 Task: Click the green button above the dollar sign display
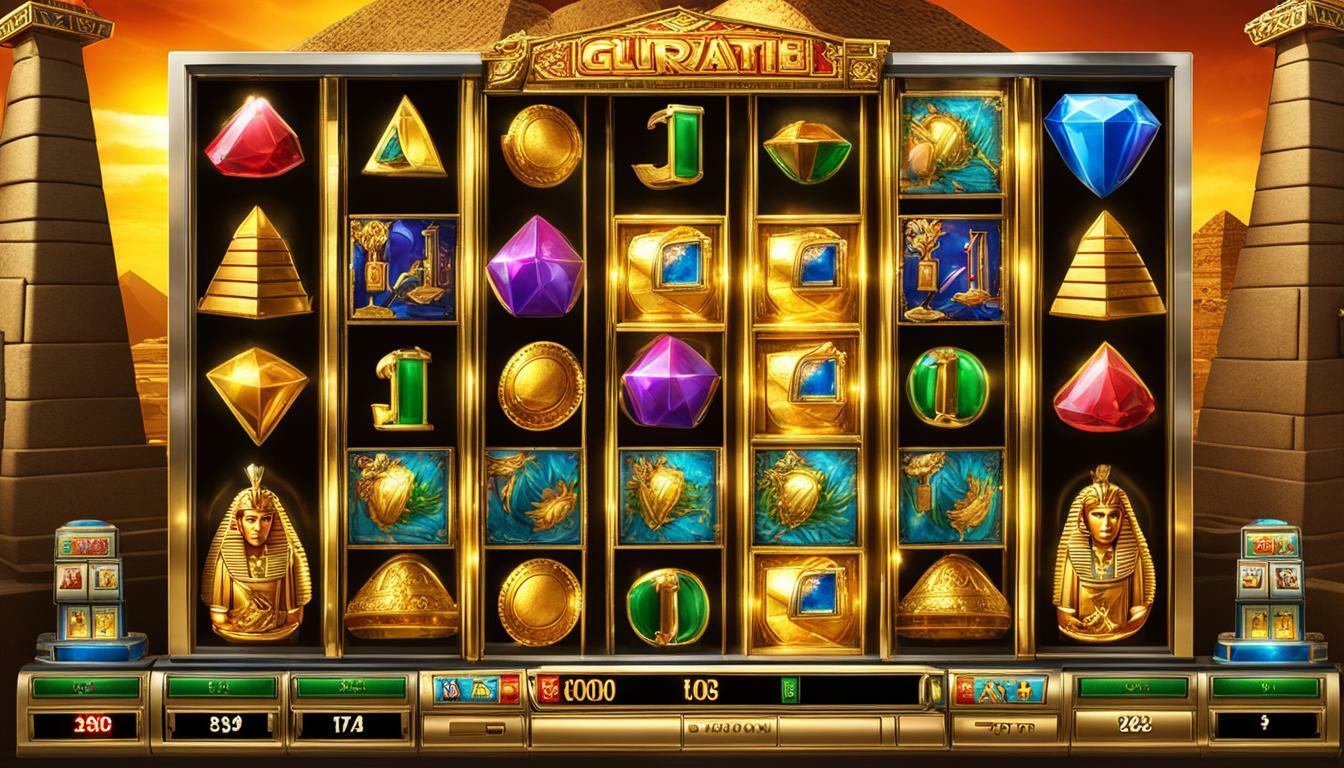tap(1264, 687)
